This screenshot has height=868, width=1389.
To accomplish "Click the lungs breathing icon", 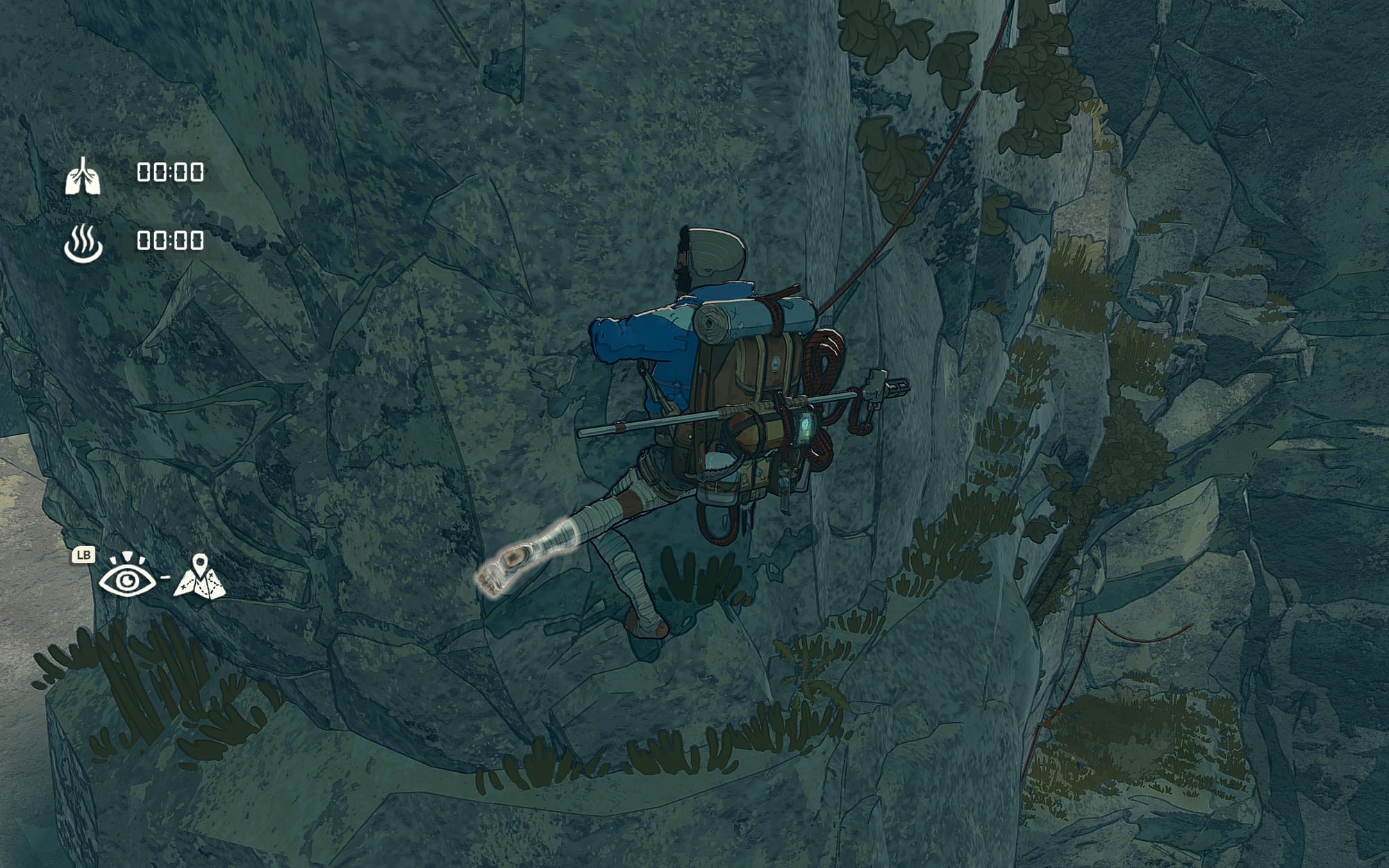I will (x=83, y=176).
